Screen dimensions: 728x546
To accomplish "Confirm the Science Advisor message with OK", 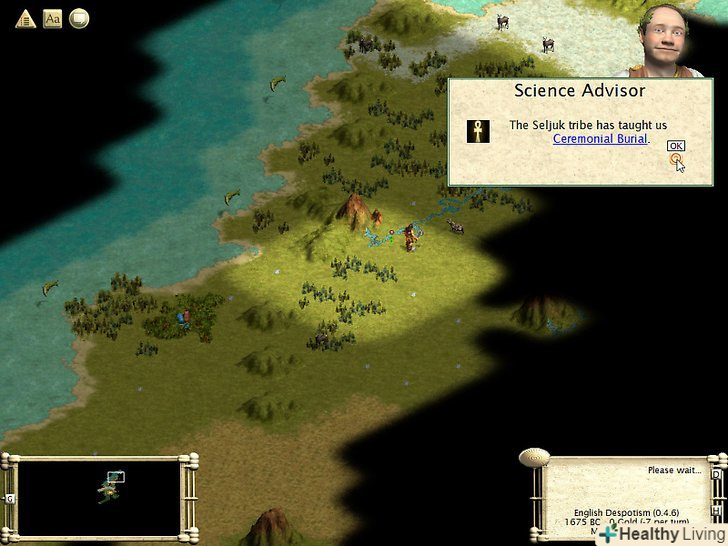I will pos(676,146).
